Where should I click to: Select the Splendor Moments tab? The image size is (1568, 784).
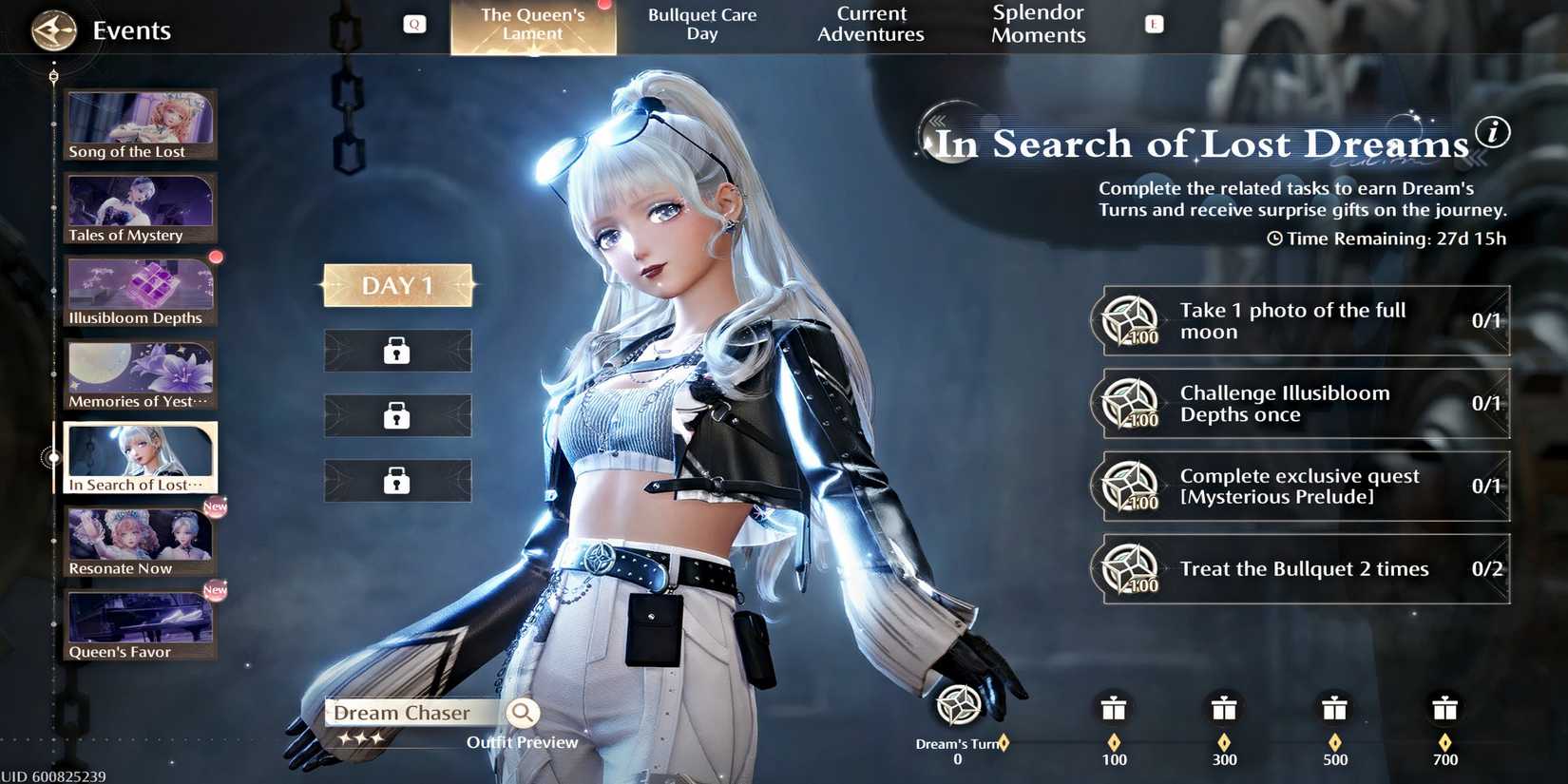[1038, 24]
